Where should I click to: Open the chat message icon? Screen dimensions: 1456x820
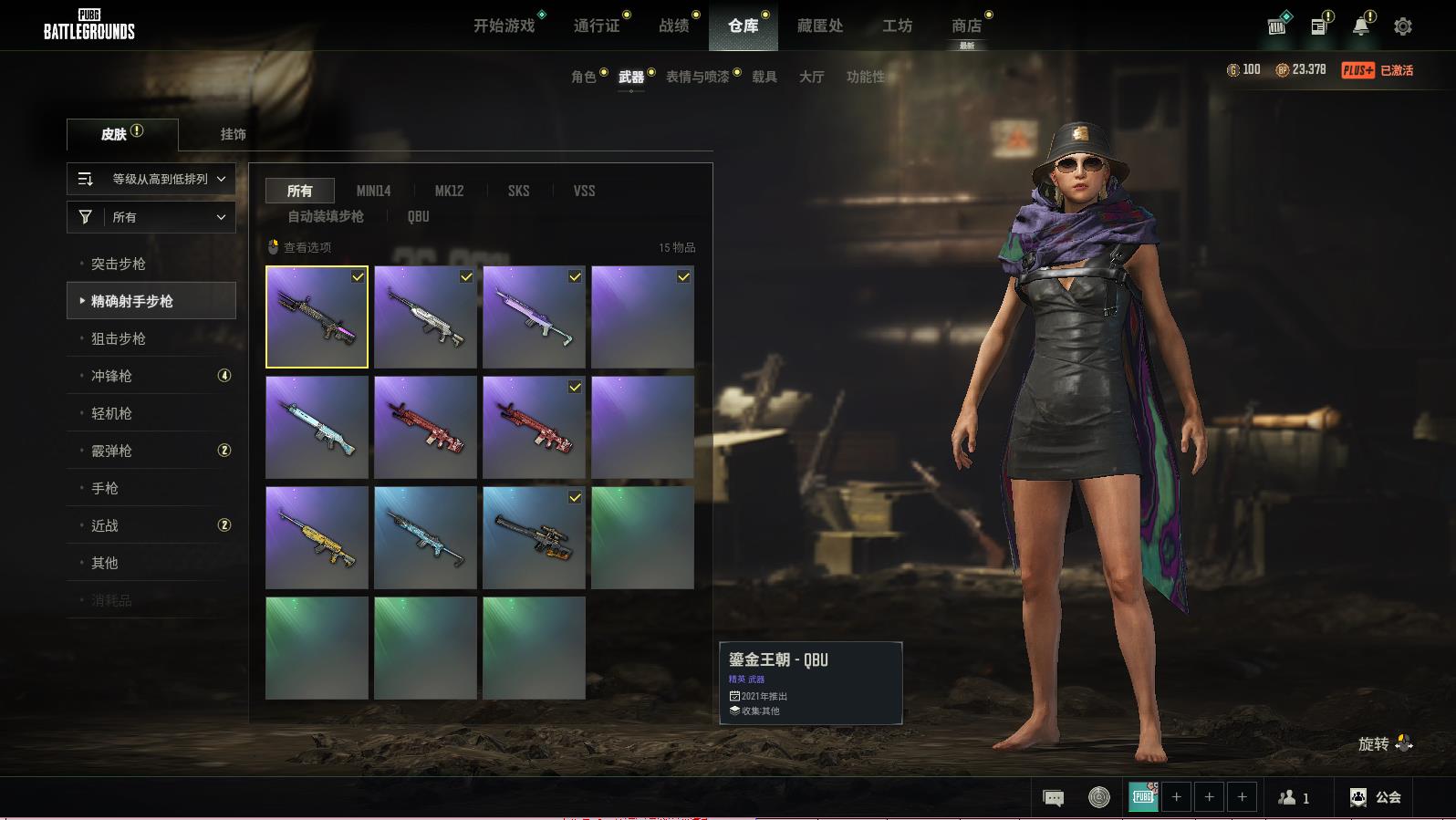pos(1053,798)
